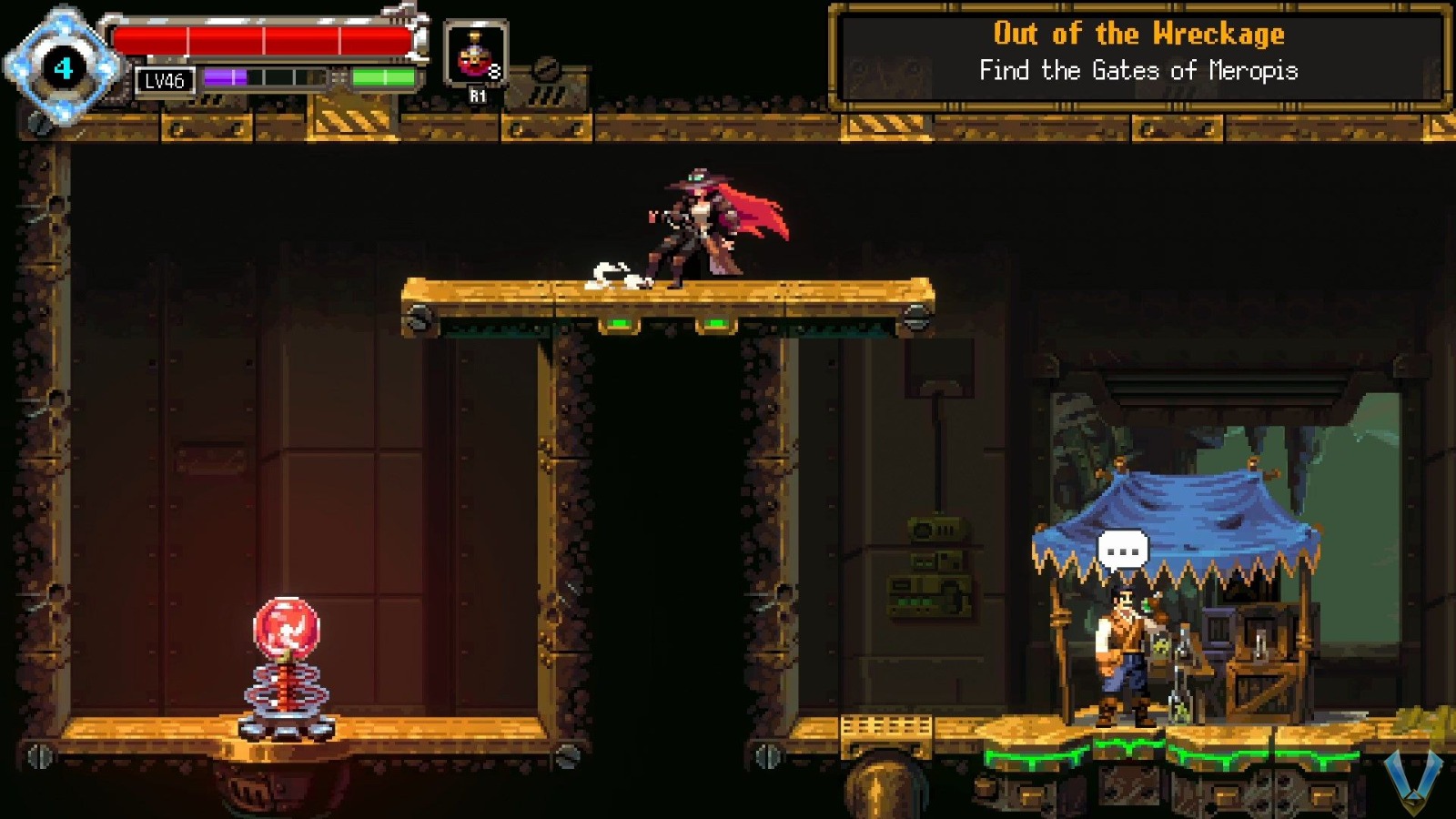Click the objective text Find the Gates of Meropis
The height and width of the screenshot is (819, 1456).
click(1139, 70)
